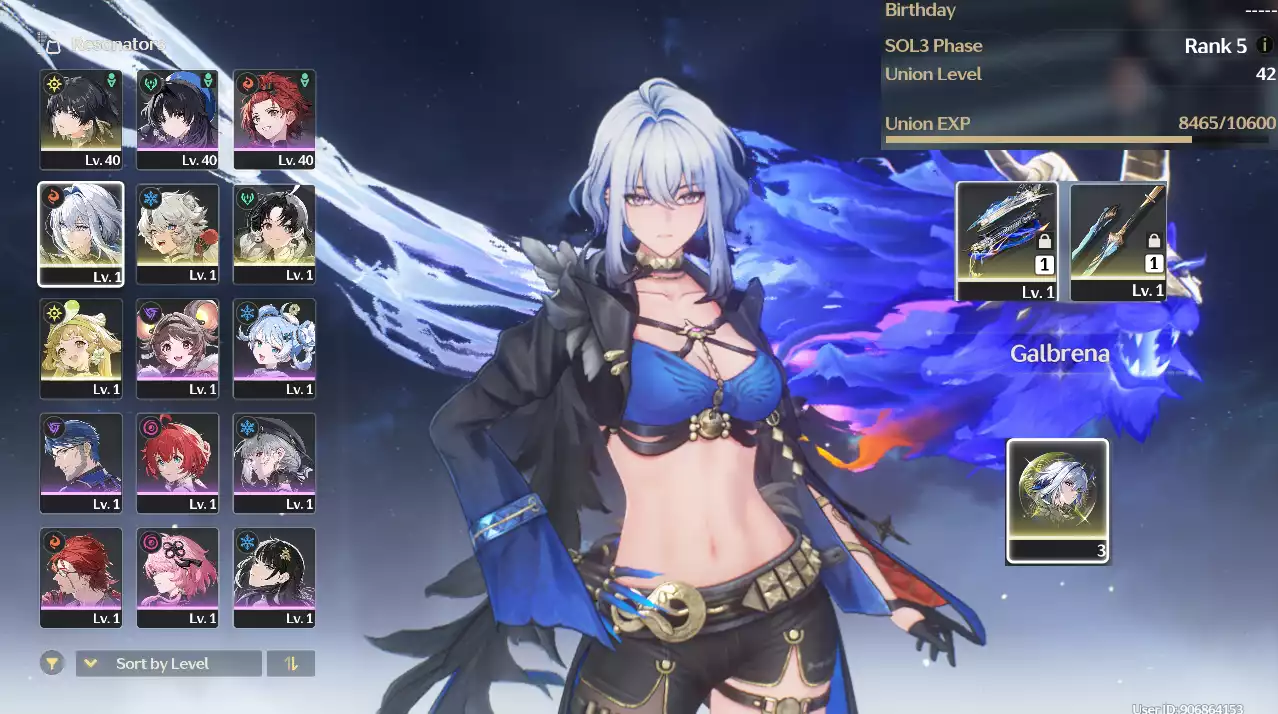This screenshot has height=714, width=1278.
Task: Choose the Lv. 40 red-haired resonator portrait
Action: [x=274, y=118]
